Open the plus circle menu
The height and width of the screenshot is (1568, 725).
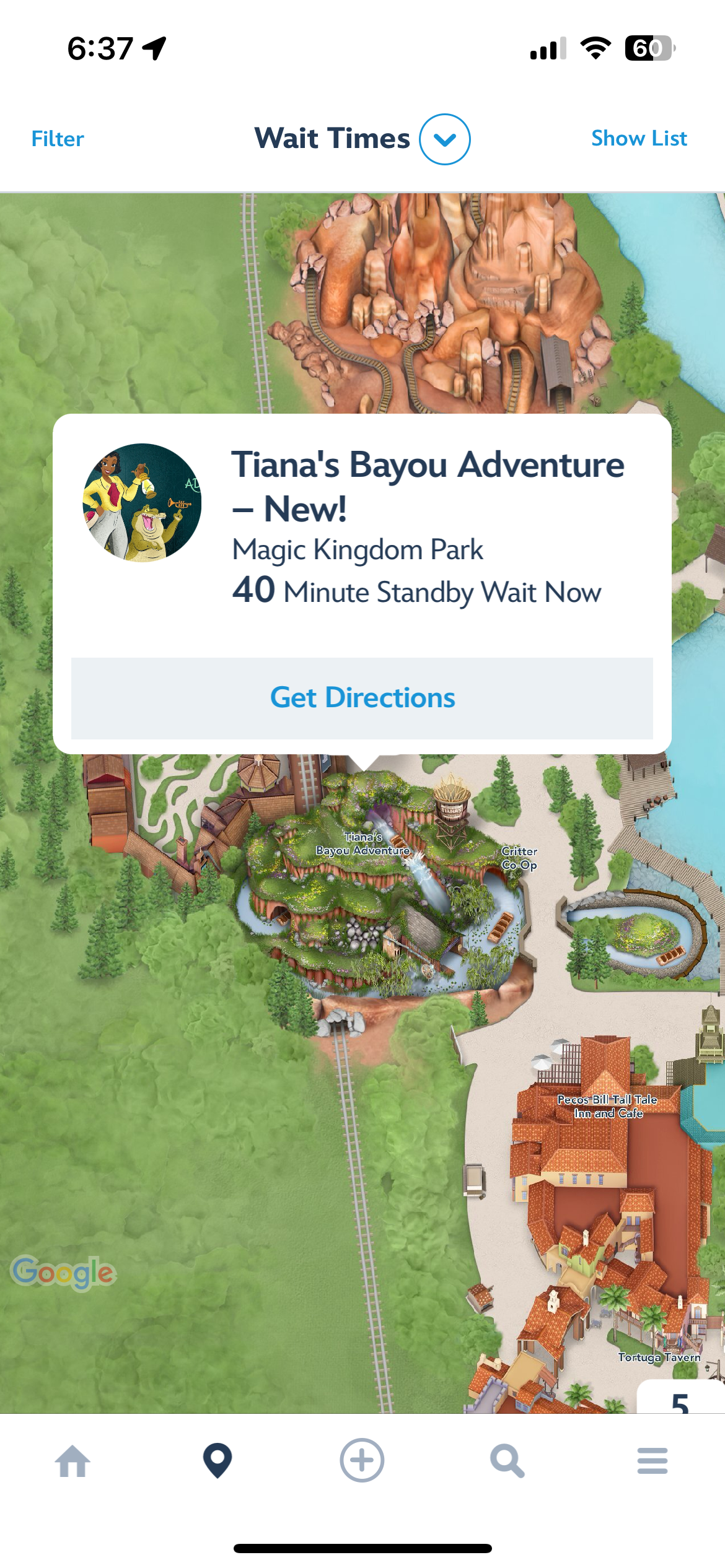click(362, 1461)
